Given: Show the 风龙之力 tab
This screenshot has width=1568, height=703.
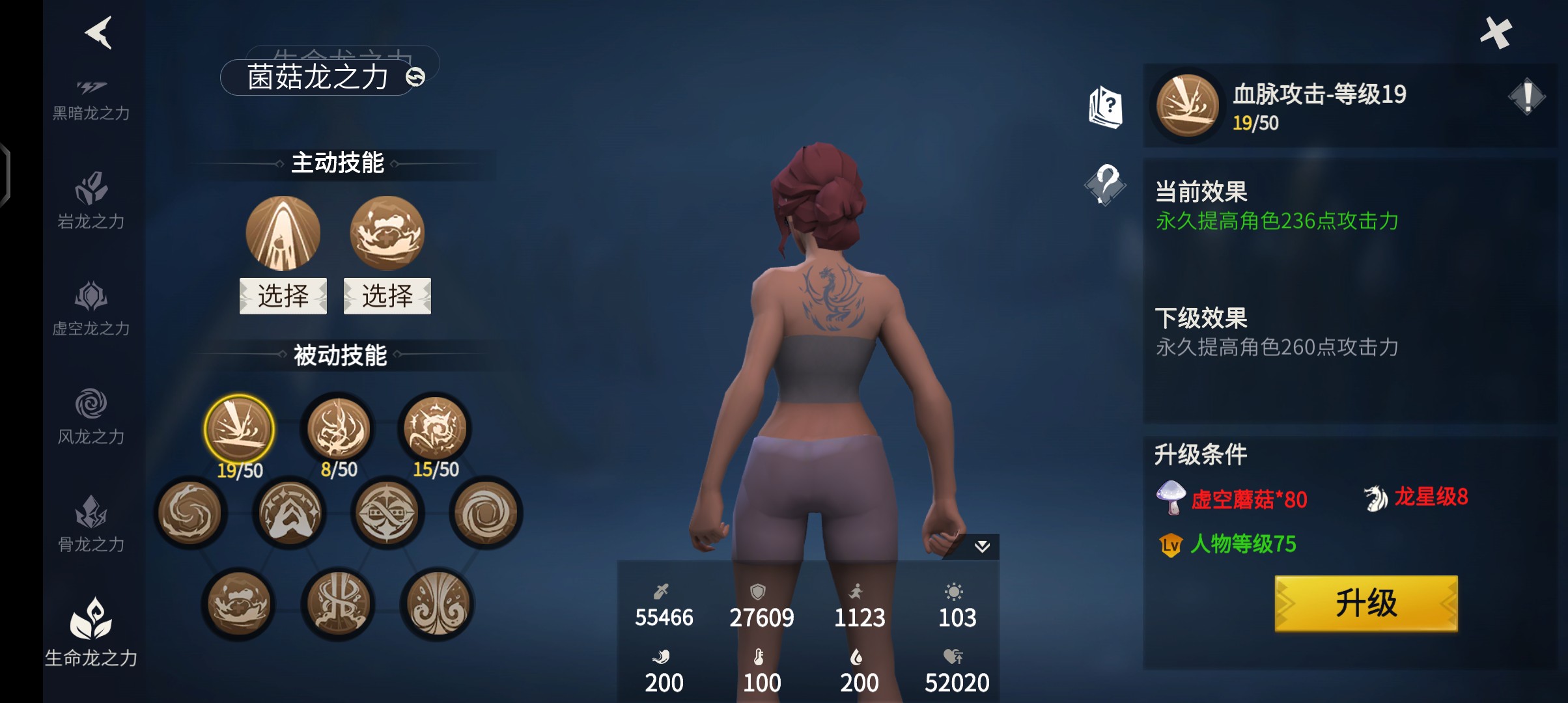Looking at the screenshot, I should tap(91, 415).
